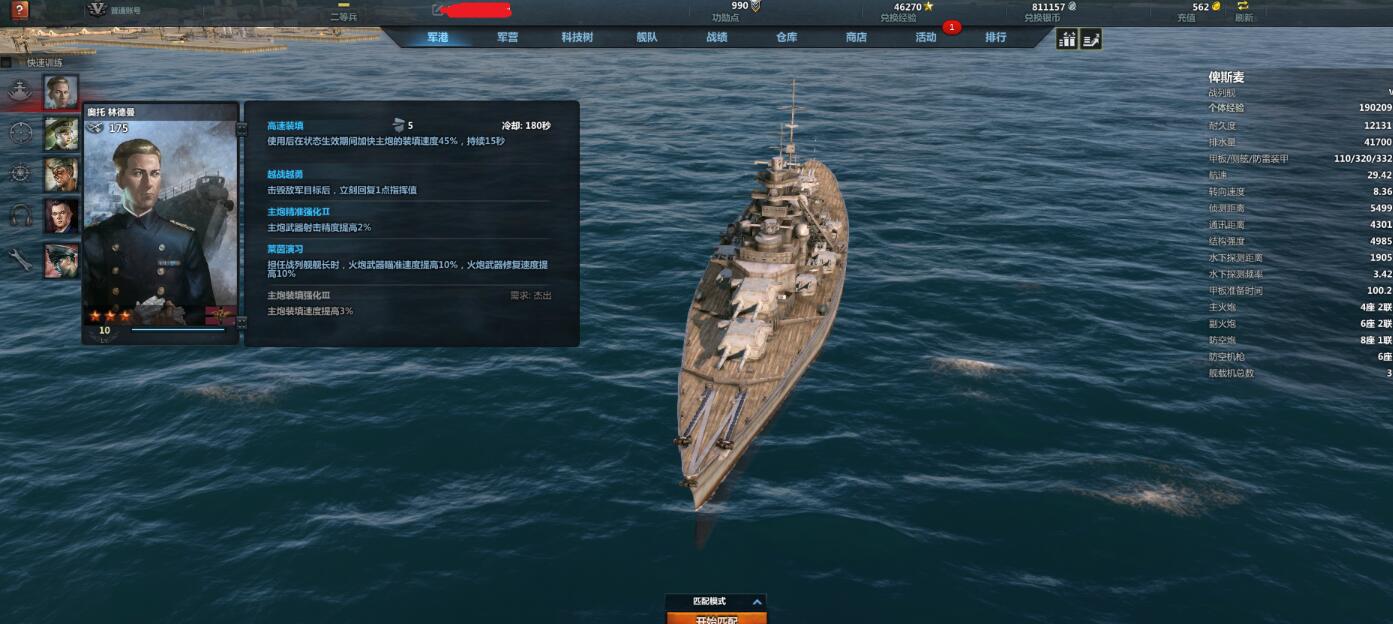Click the edit pencil icon beside player name
Screen dimensions: 1393x624
tap(437, 10)
